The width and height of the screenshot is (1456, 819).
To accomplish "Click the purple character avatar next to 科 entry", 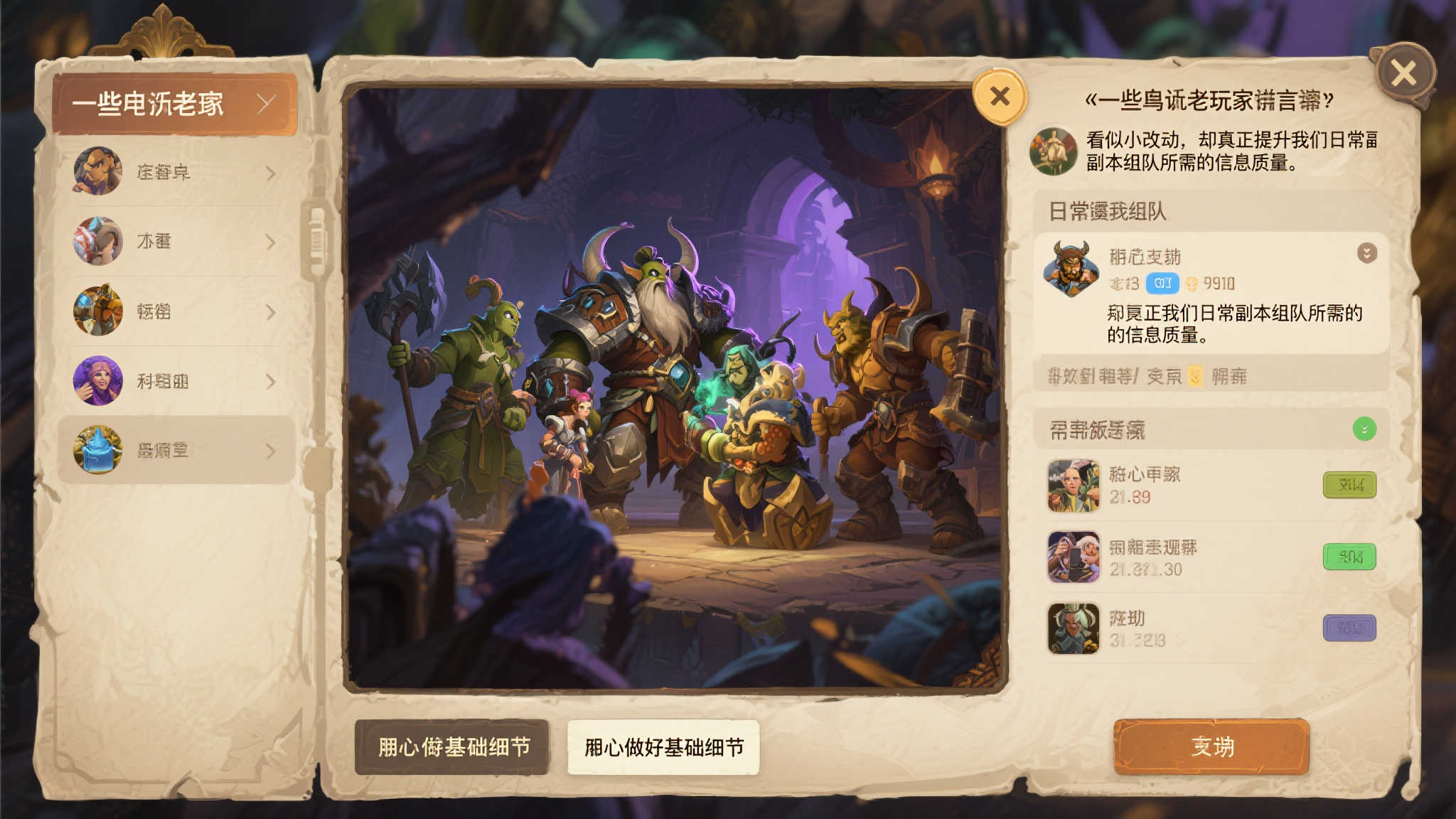I will 98,380.
